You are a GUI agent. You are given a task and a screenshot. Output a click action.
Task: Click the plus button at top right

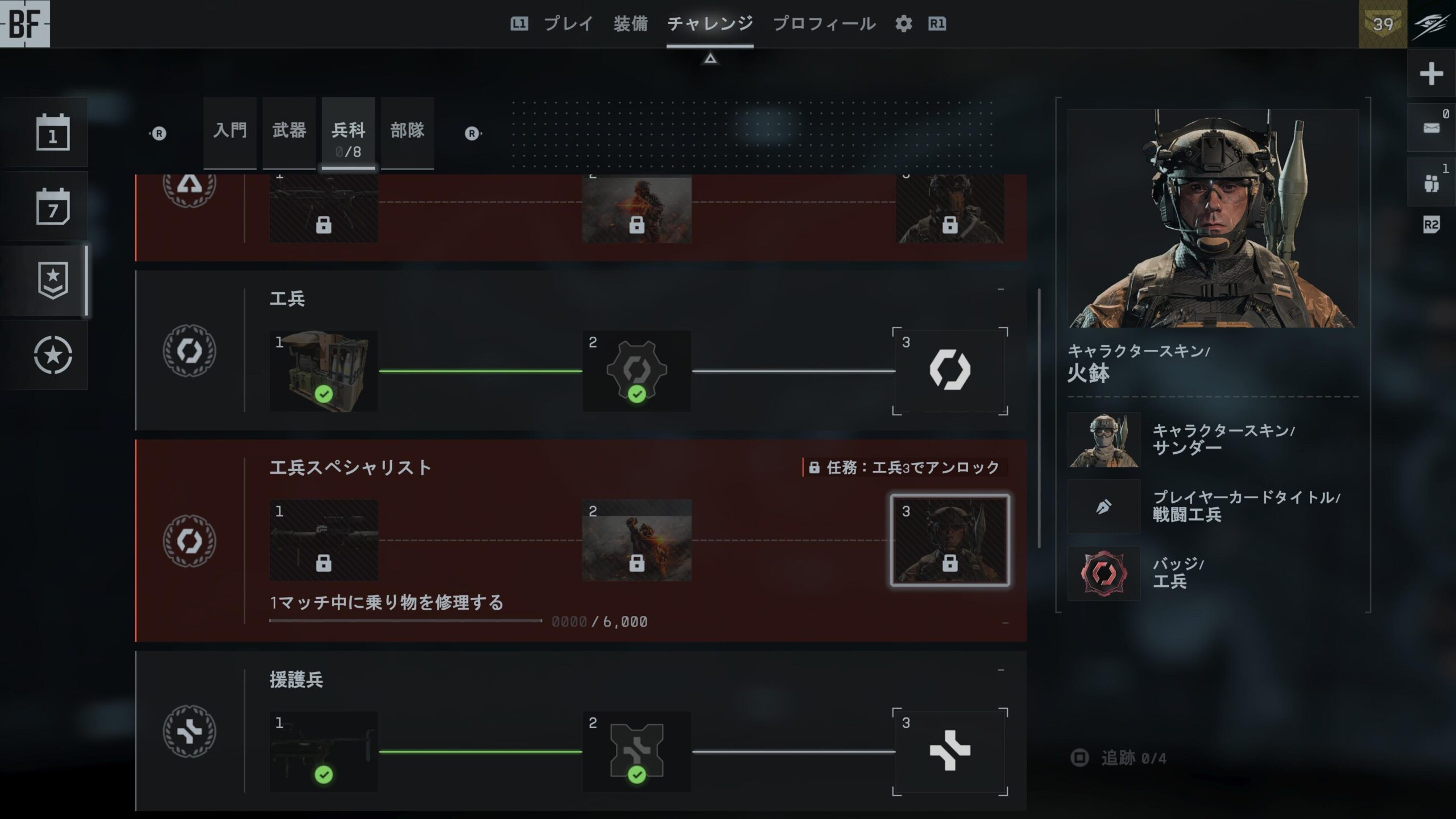click(1431, 74)
